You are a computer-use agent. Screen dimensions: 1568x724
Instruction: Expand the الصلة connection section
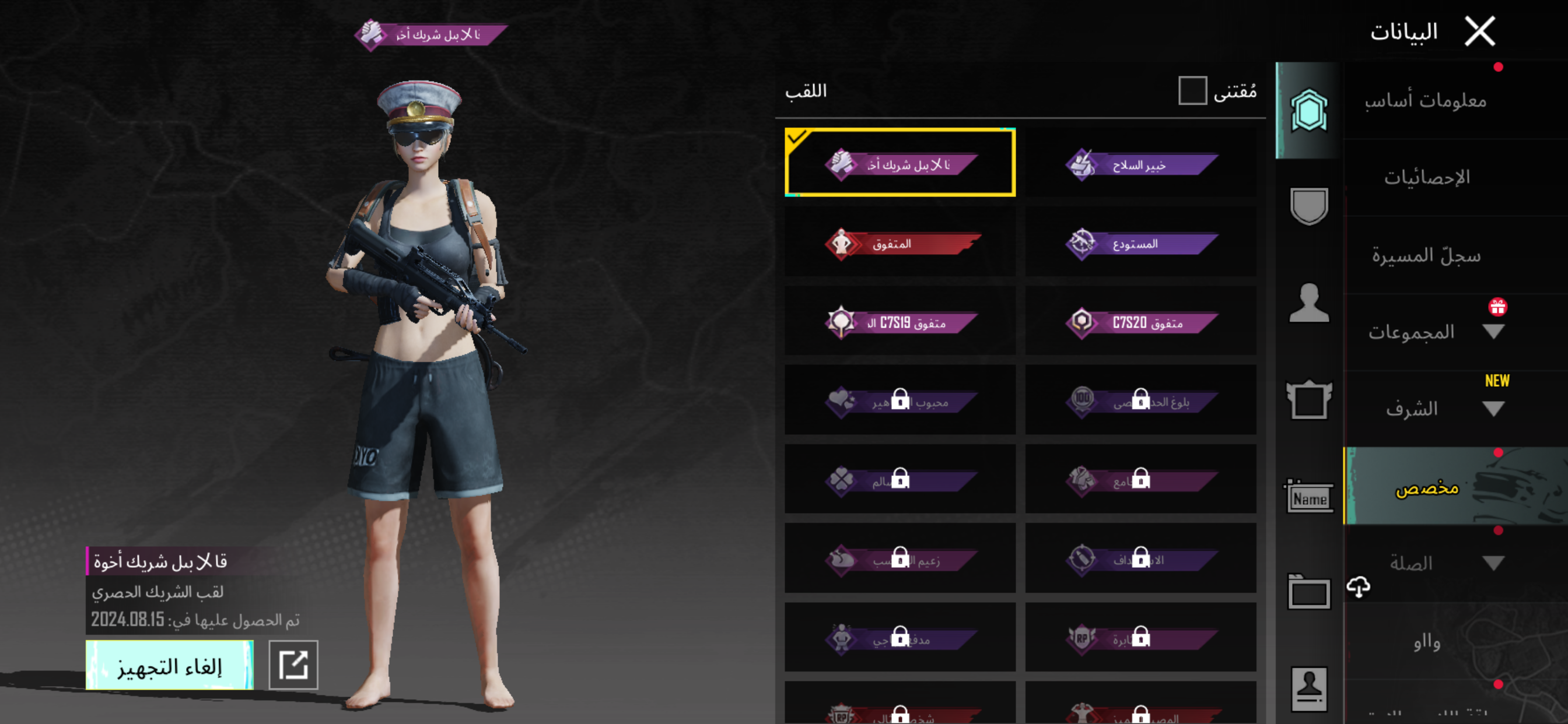click(x=1493, y=563)
